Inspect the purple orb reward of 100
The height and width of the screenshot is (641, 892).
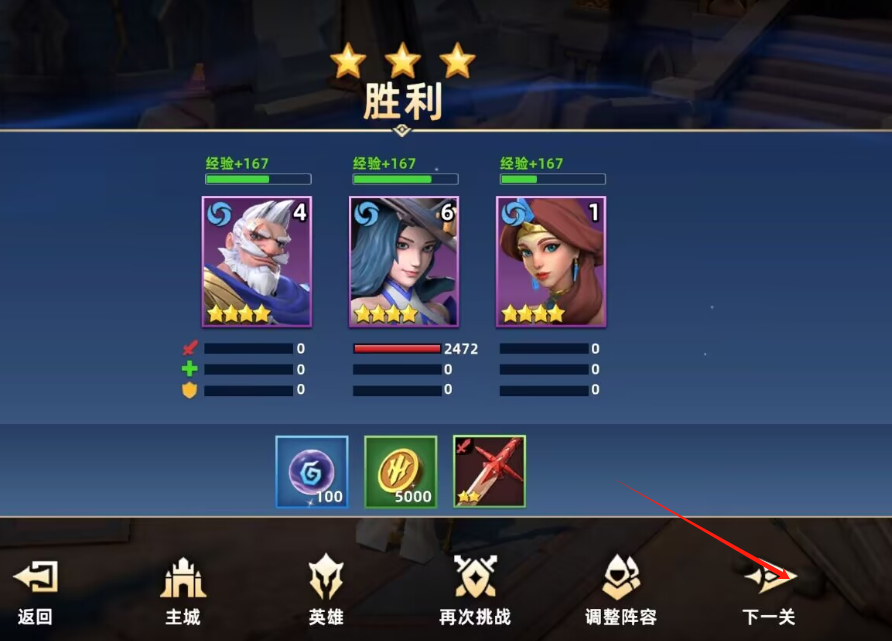tap(311, 472)
